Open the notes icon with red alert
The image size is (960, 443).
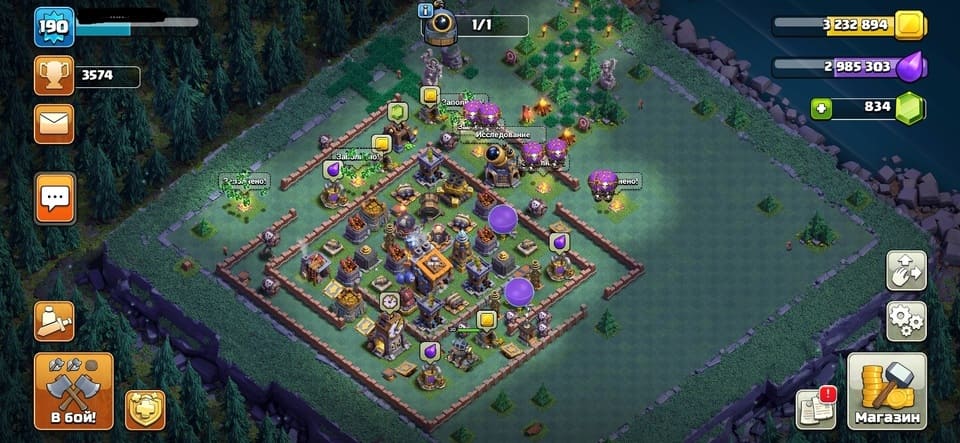pyautogui.click(x=816, y=408)
